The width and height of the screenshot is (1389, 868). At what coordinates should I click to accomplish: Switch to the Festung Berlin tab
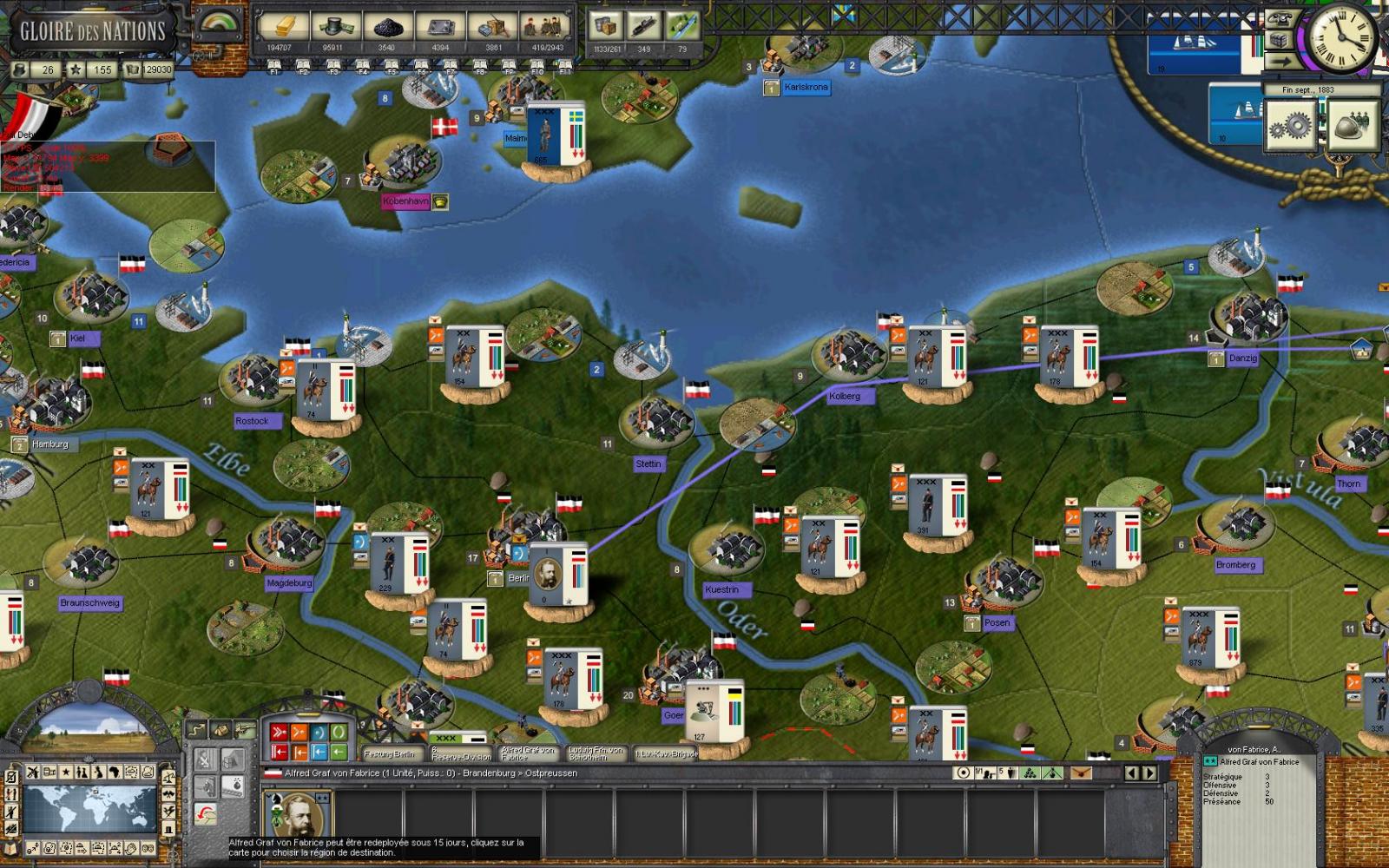[389, 754]
